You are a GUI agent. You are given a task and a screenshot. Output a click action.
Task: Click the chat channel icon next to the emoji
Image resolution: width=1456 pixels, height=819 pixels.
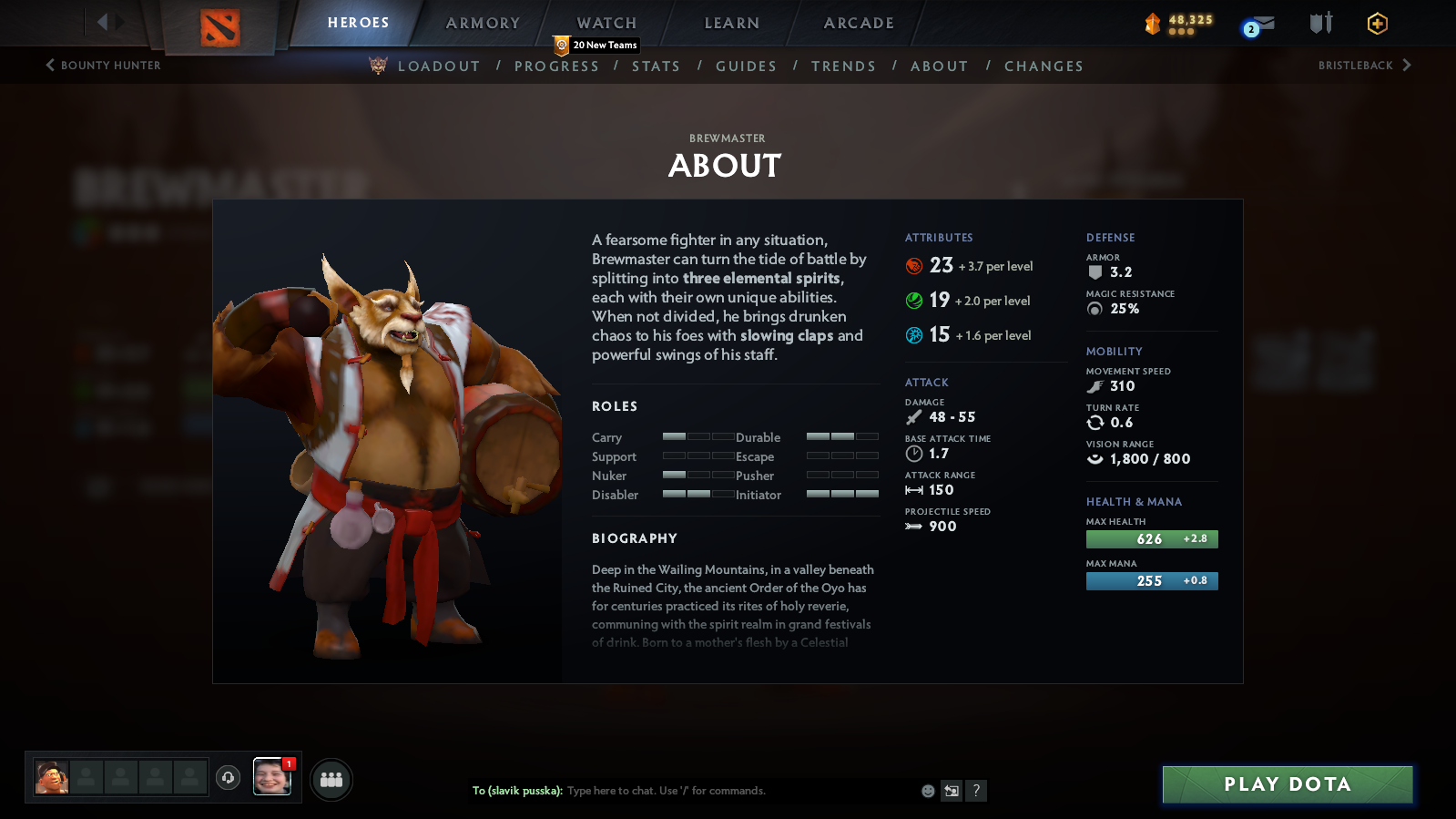(951, 791)
